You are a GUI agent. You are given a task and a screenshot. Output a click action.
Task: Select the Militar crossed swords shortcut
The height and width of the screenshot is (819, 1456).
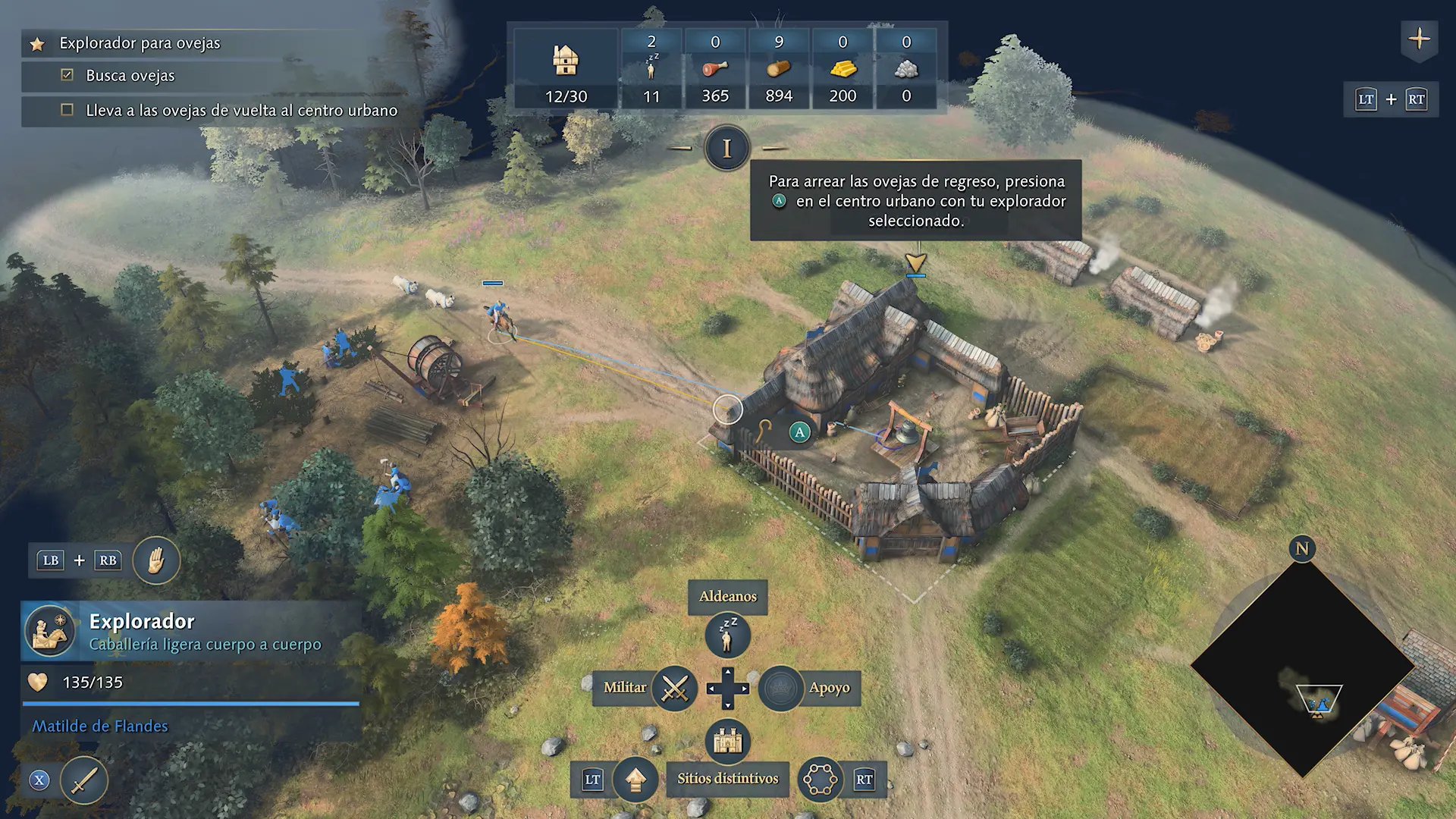coord(674,689)
